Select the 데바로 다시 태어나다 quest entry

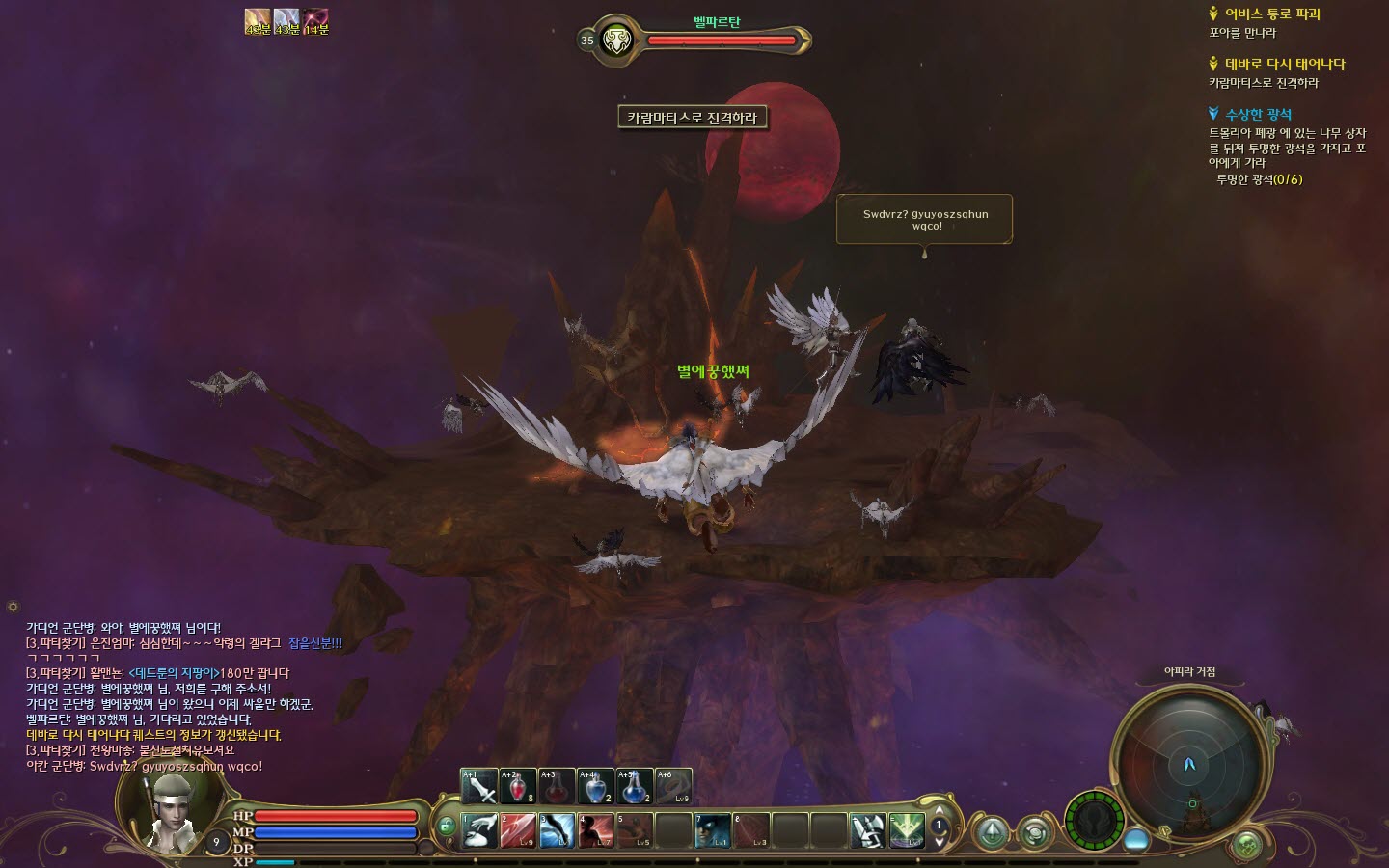[1284, 65]
